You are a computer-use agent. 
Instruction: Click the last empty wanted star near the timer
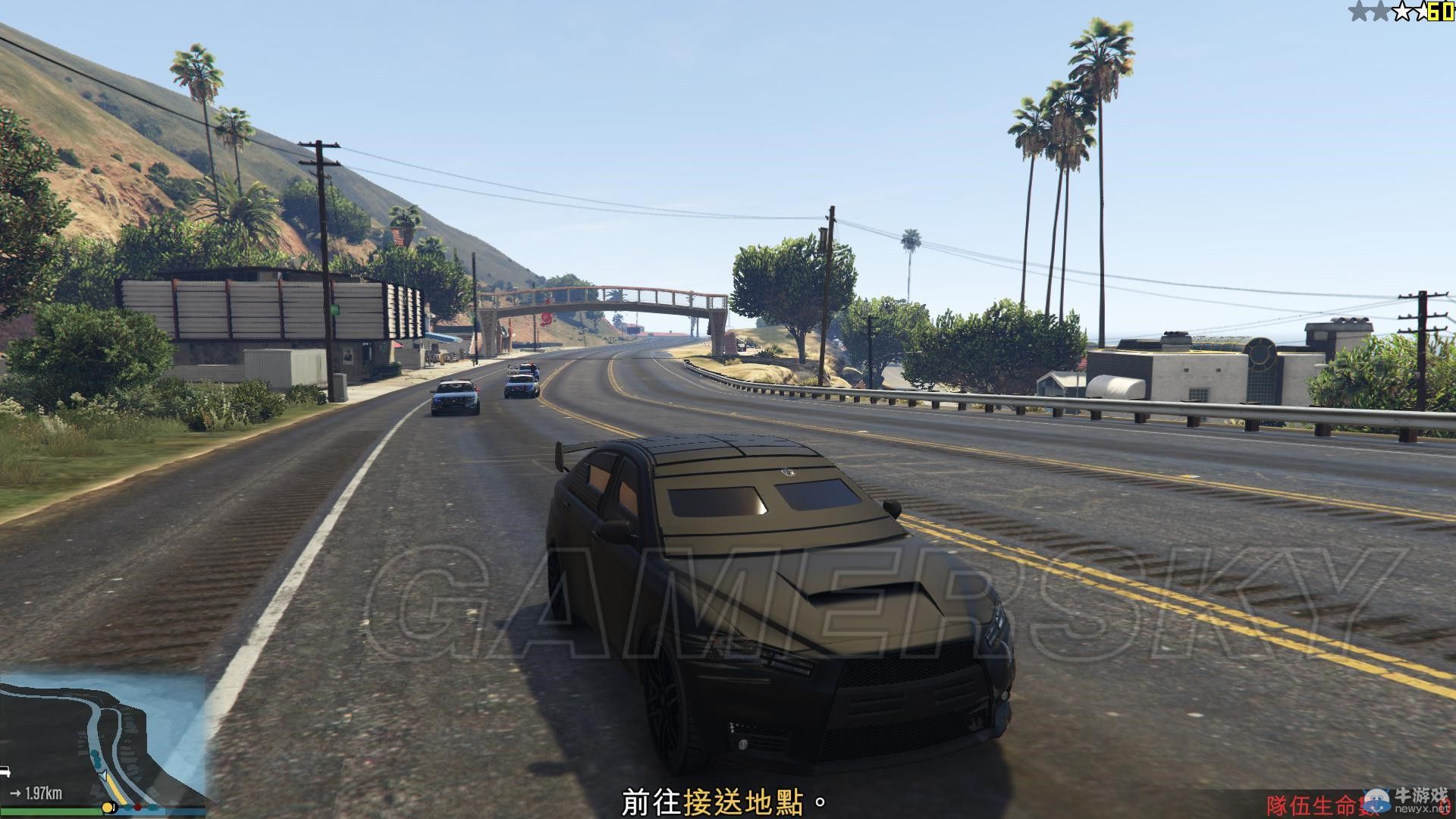click(x=1423, y=10)
